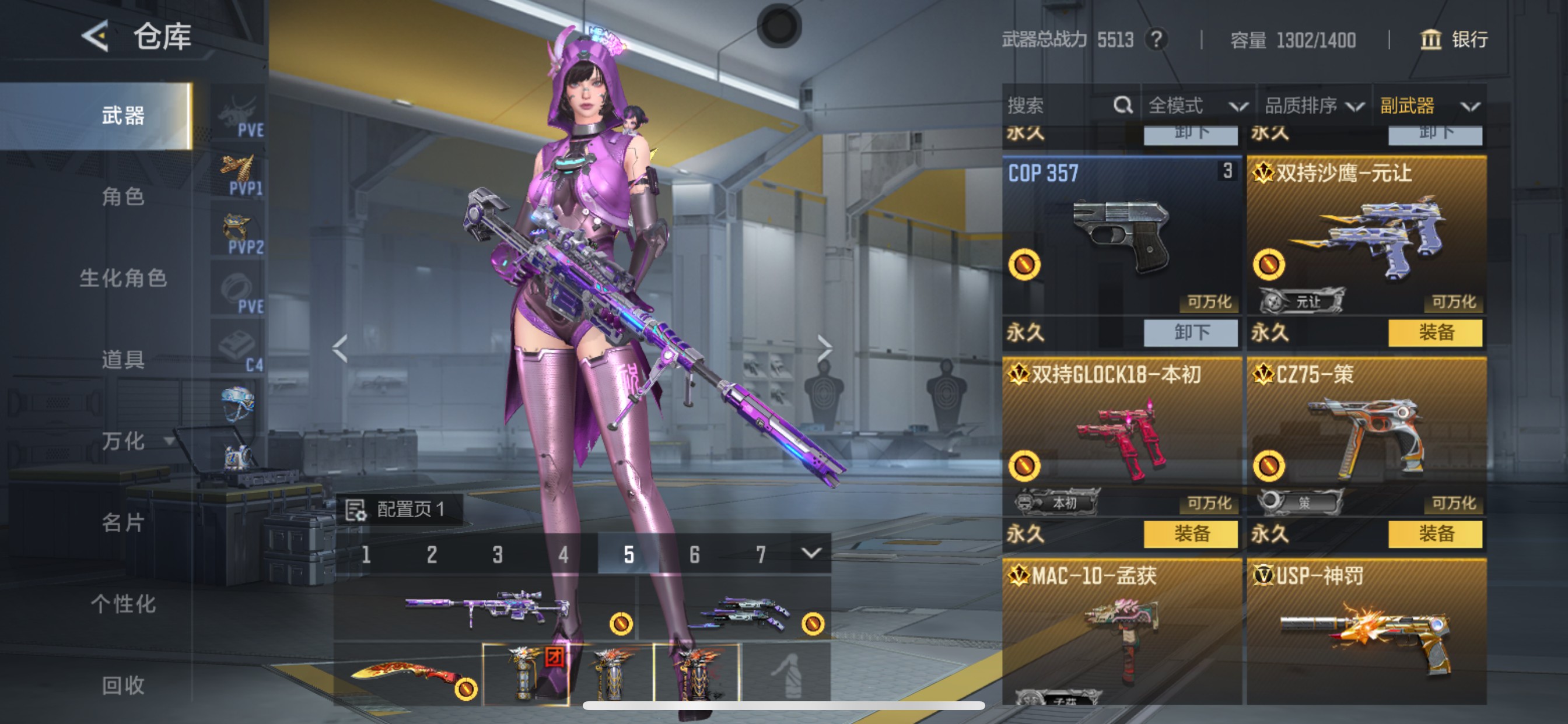Switch to the 名片 section
1568x724 pixels.
coord(123,523)
